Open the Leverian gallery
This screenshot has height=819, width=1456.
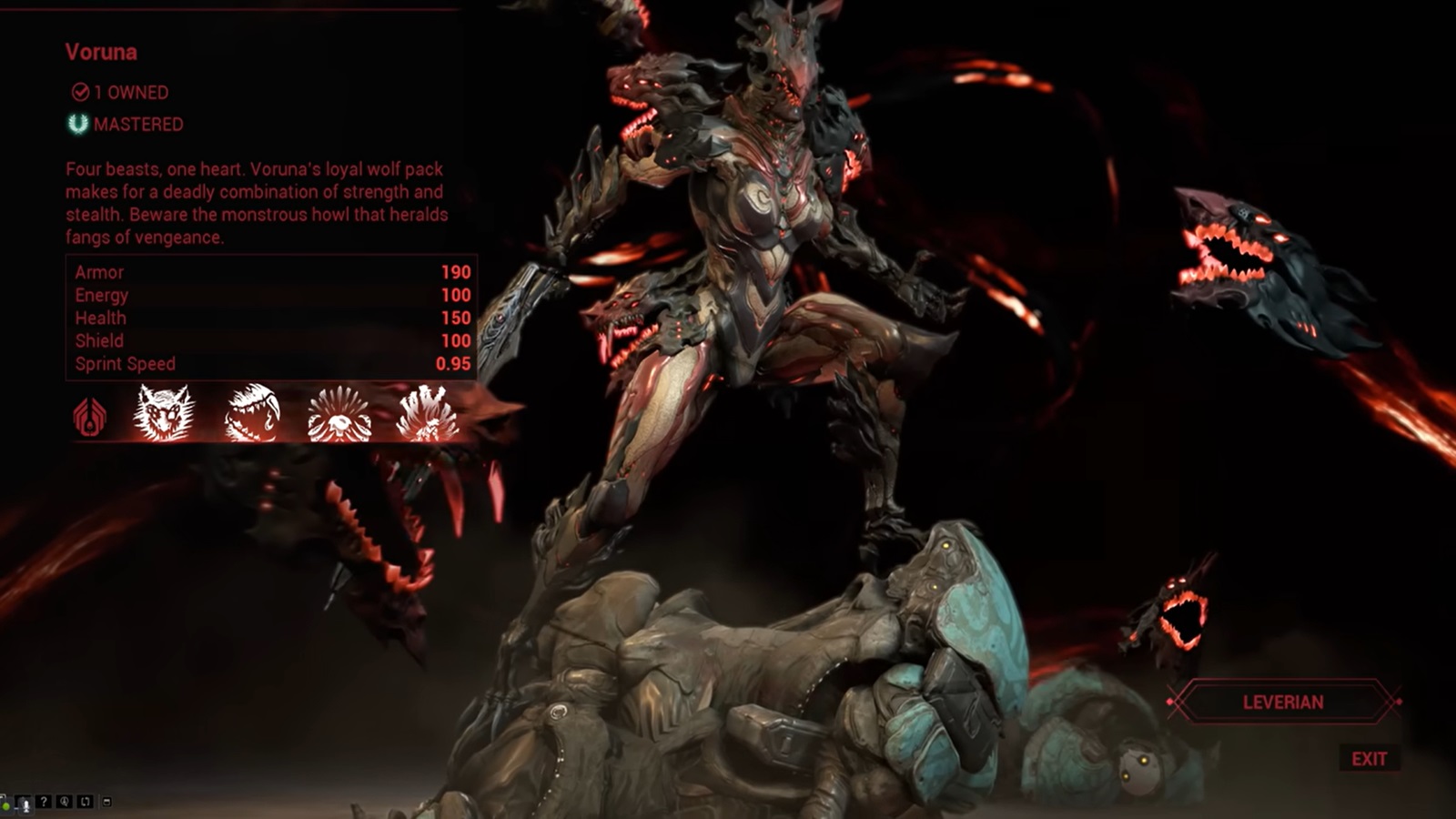1283,703
